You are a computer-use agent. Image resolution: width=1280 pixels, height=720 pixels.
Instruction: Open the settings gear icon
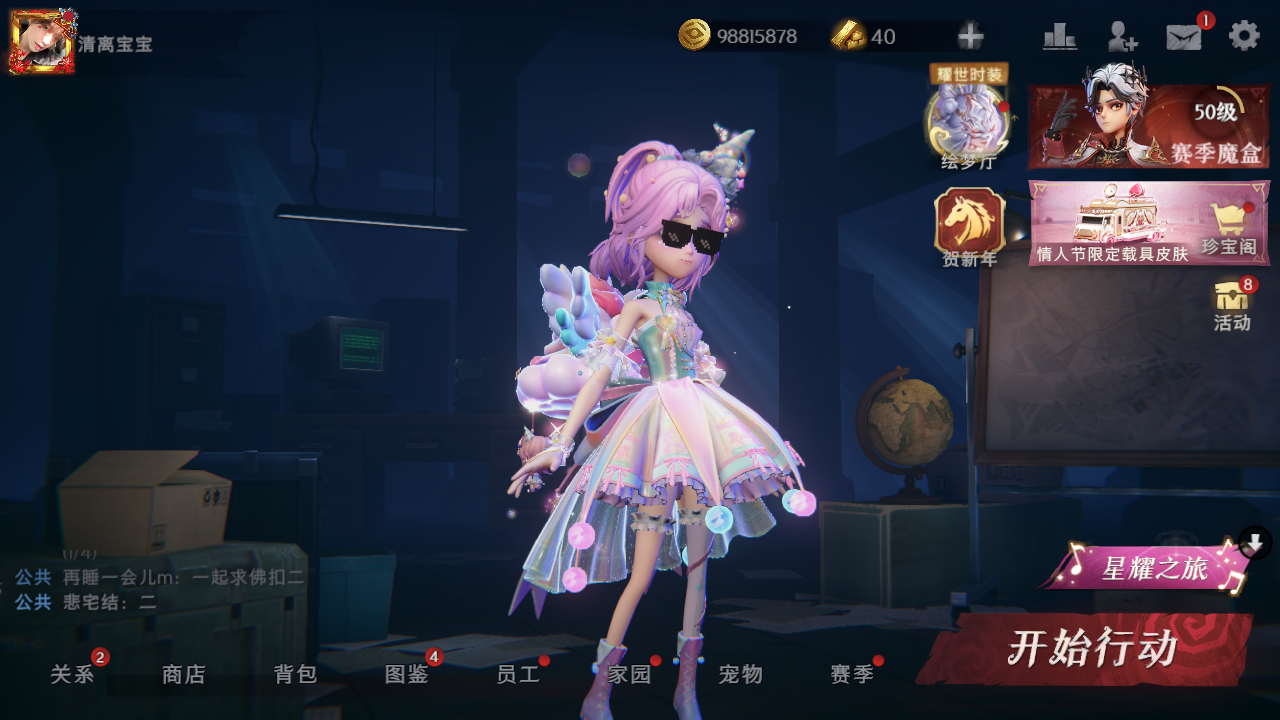point(1244,36)
